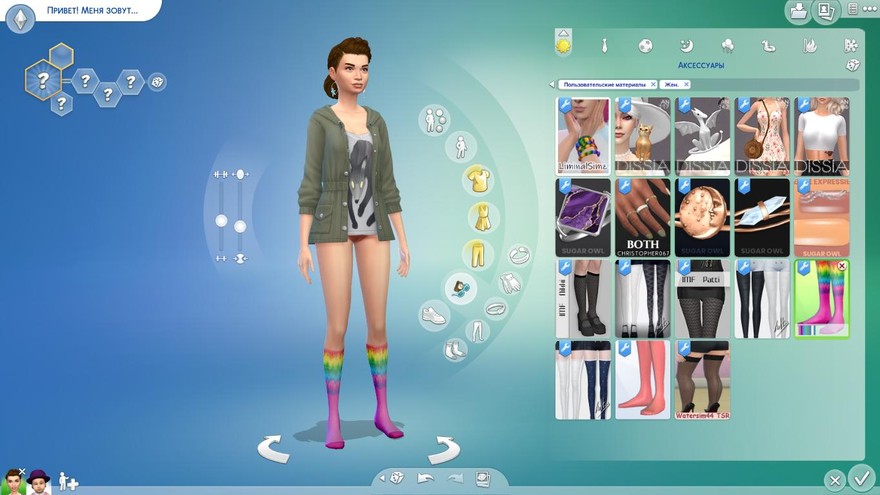Remove the 'Пользовательские материалы' filter tag
Image resolution: width=880 pixels, height=495 pixels.
coord(653,85)
